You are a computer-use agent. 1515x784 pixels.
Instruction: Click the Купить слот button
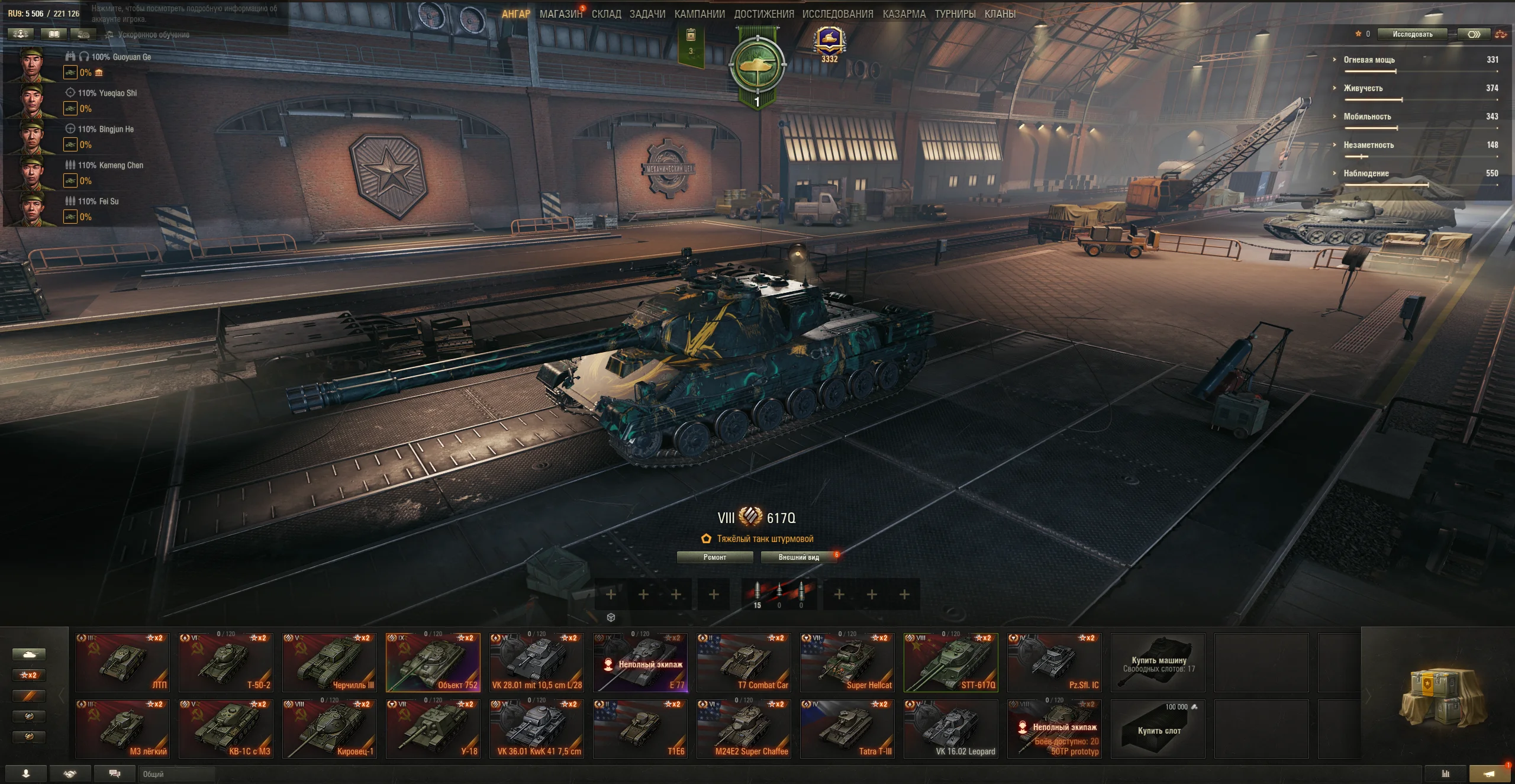[1158, 731]
